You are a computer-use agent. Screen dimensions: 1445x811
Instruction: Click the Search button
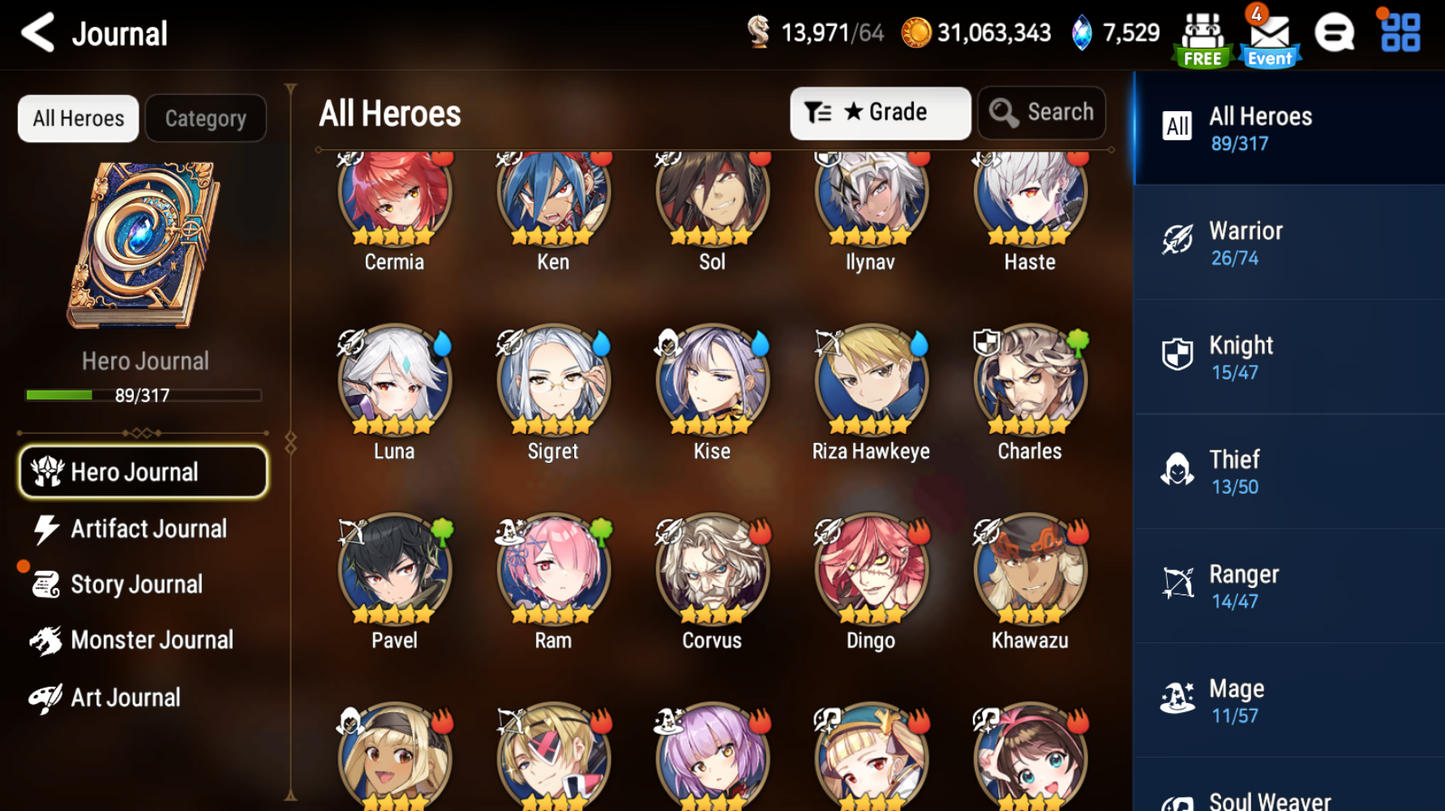coord(1041,112)
